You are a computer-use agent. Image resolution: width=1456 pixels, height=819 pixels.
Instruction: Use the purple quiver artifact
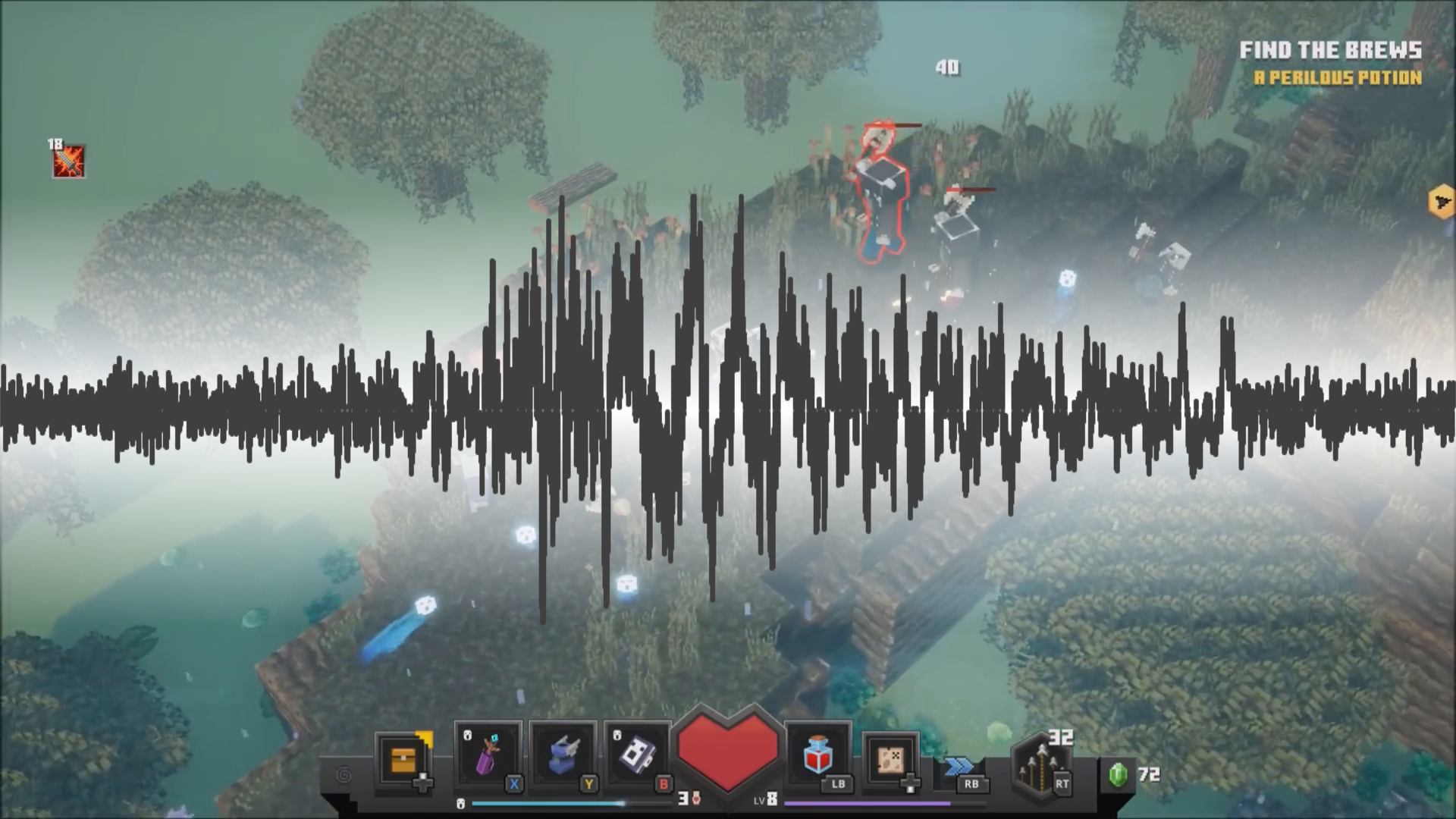pos(488,755)
